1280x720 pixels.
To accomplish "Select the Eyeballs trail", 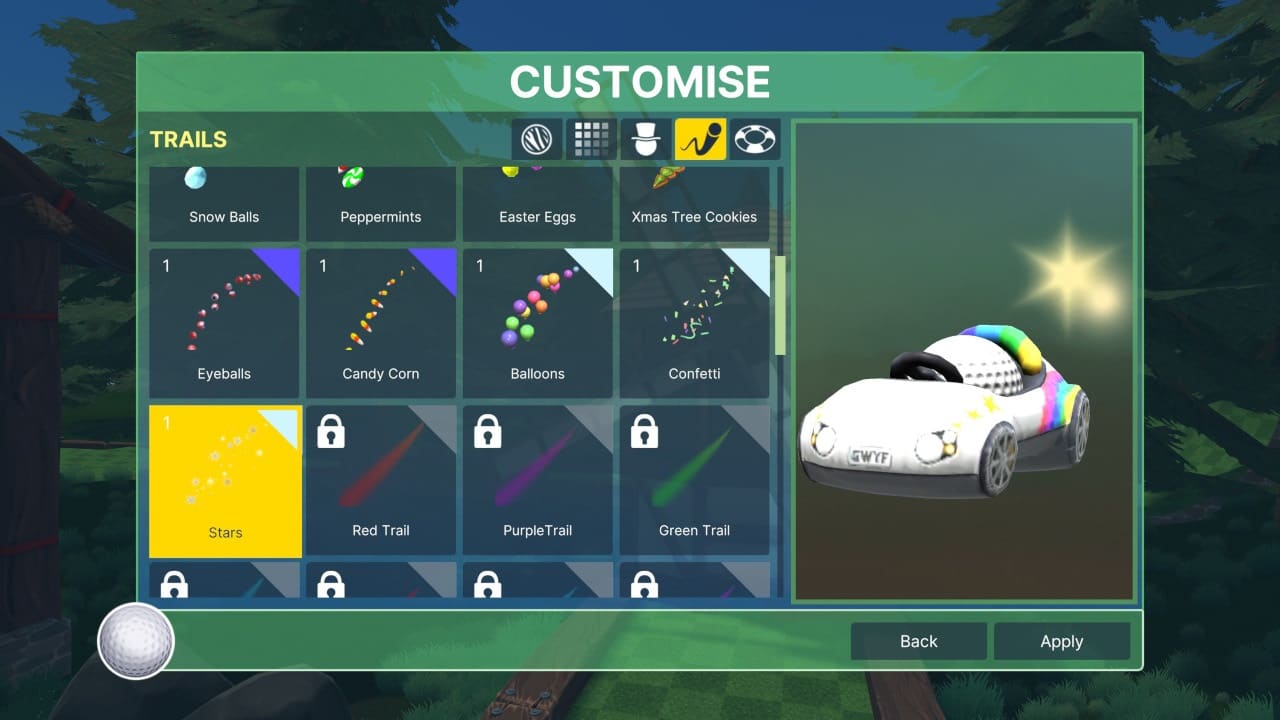I will tap(224, 322).
